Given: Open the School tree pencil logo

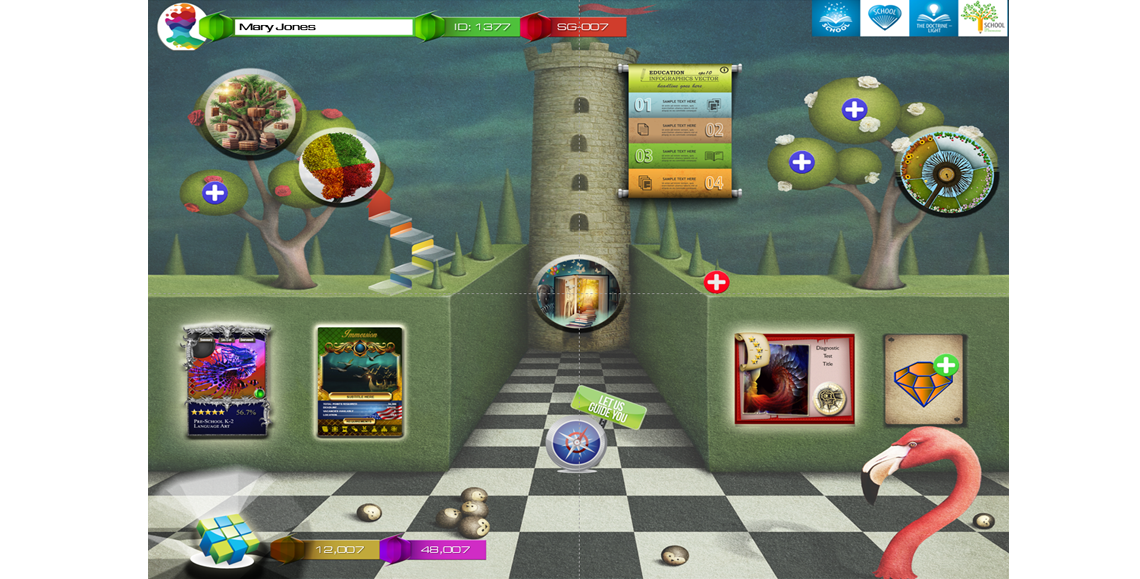Looking at the screenshot, I should [982, 18].
